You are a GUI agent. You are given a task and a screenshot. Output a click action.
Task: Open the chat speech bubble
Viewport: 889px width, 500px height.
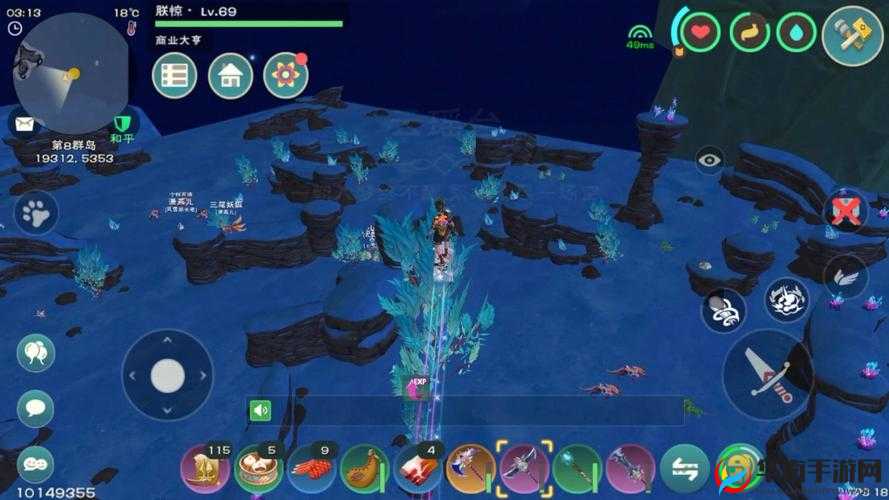click(x=36, y=408)
